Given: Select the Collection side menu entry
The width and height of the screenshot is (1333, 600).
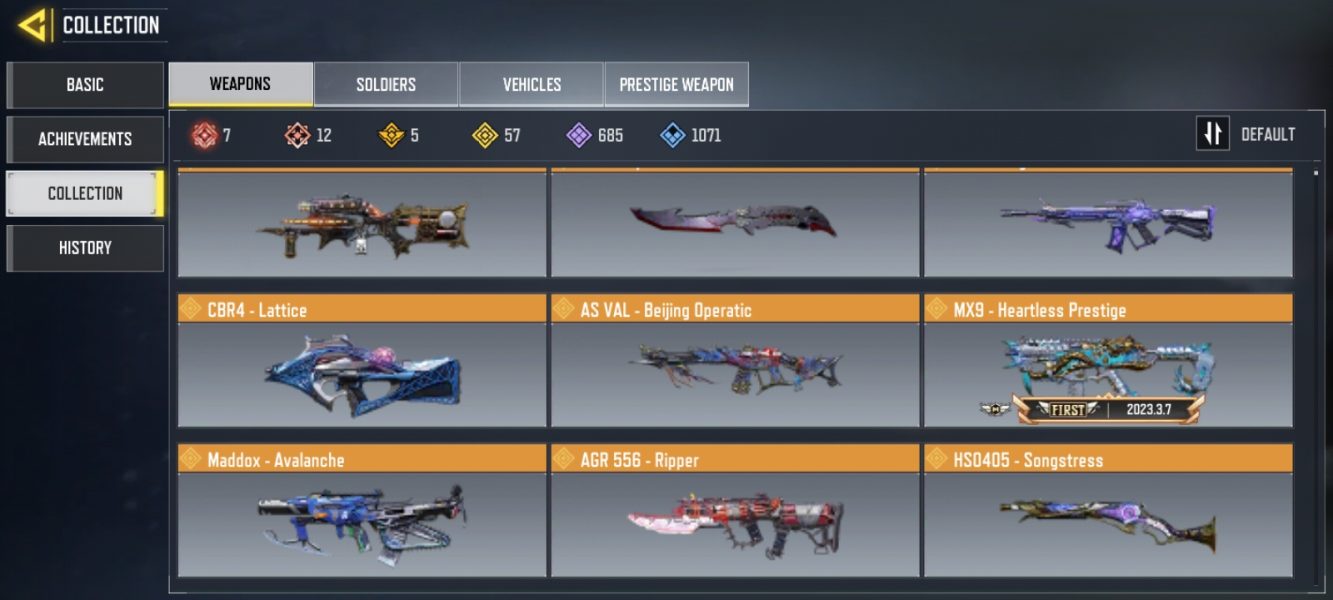Looking at the screenshot, I should pyautogui.click(x=85, y=193).
